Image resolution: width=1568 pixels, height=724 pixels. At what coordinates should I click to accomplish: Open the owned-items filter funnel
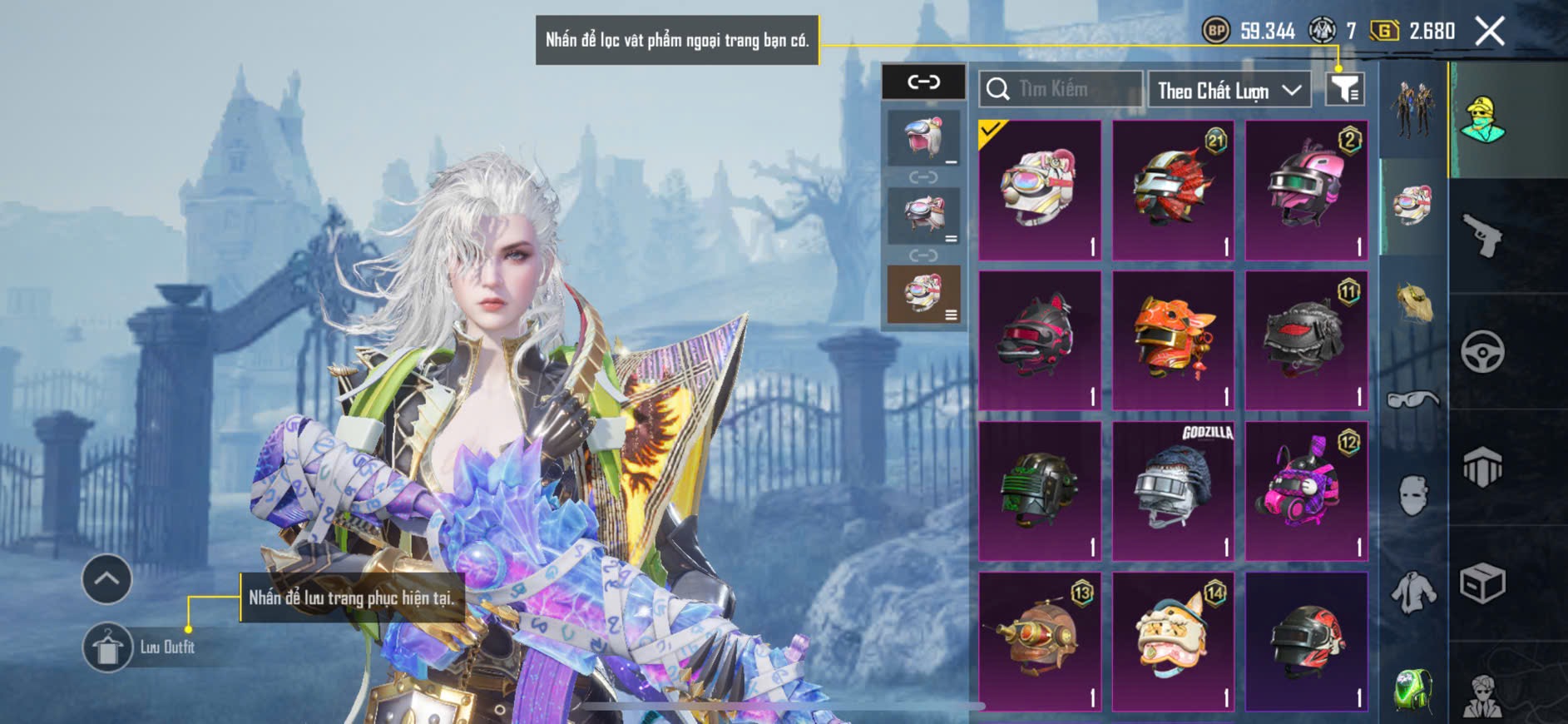1344,89
